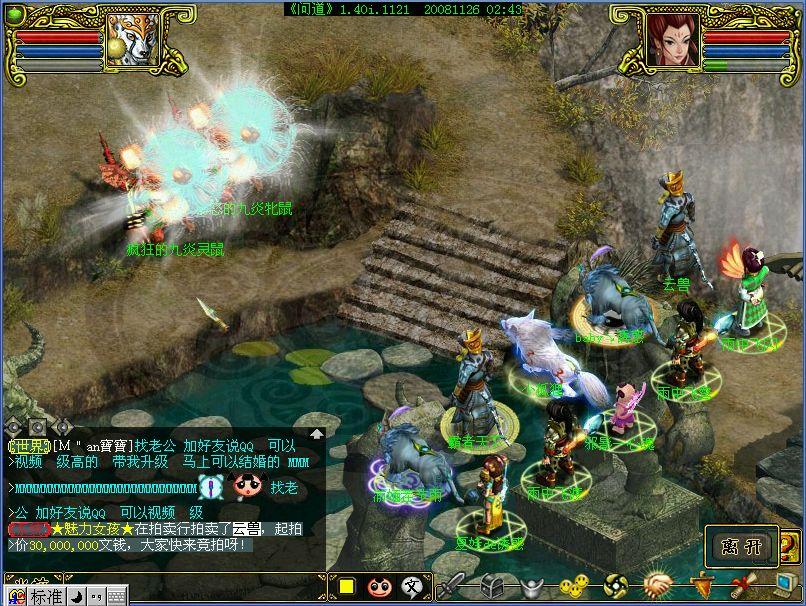Click the yellow square chat button
This screenshot has width=806, height=606.
click(x=347, y=587)
